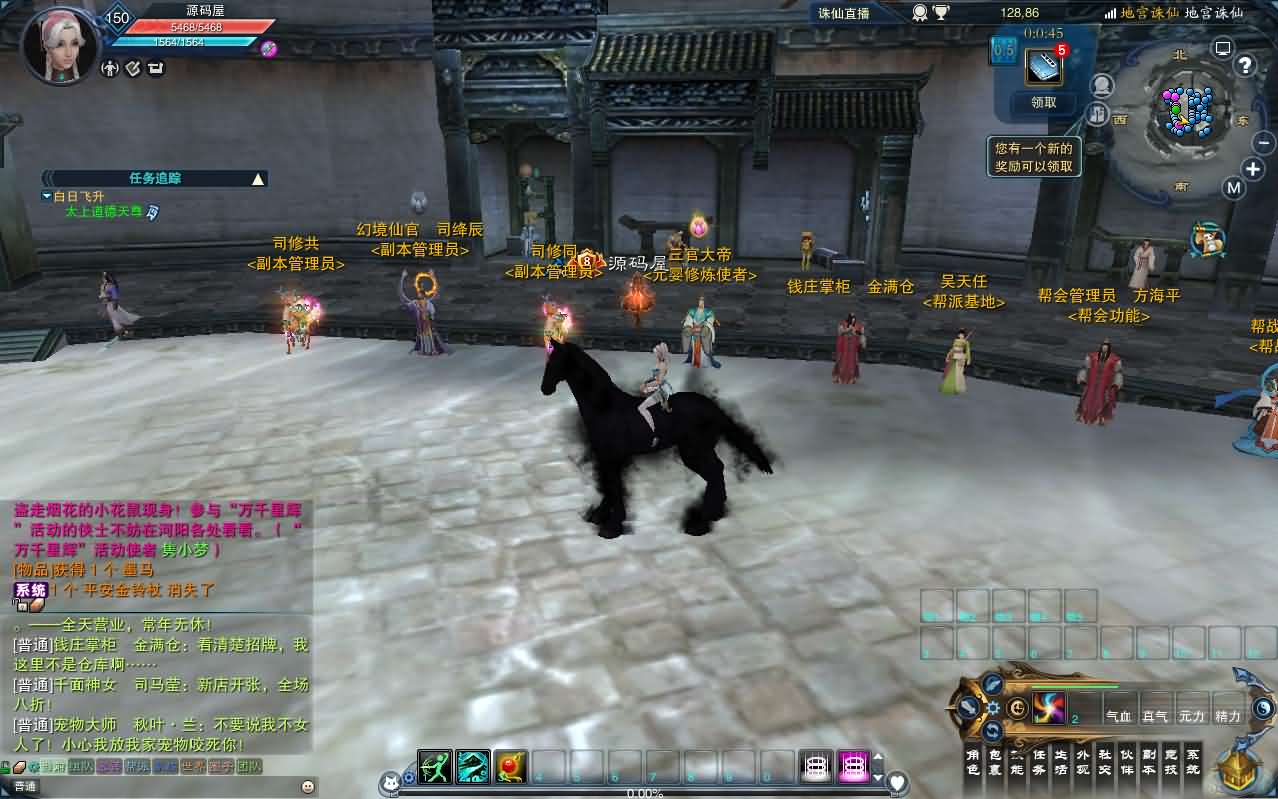Open the reward gift box icon

coord(1044,66)
